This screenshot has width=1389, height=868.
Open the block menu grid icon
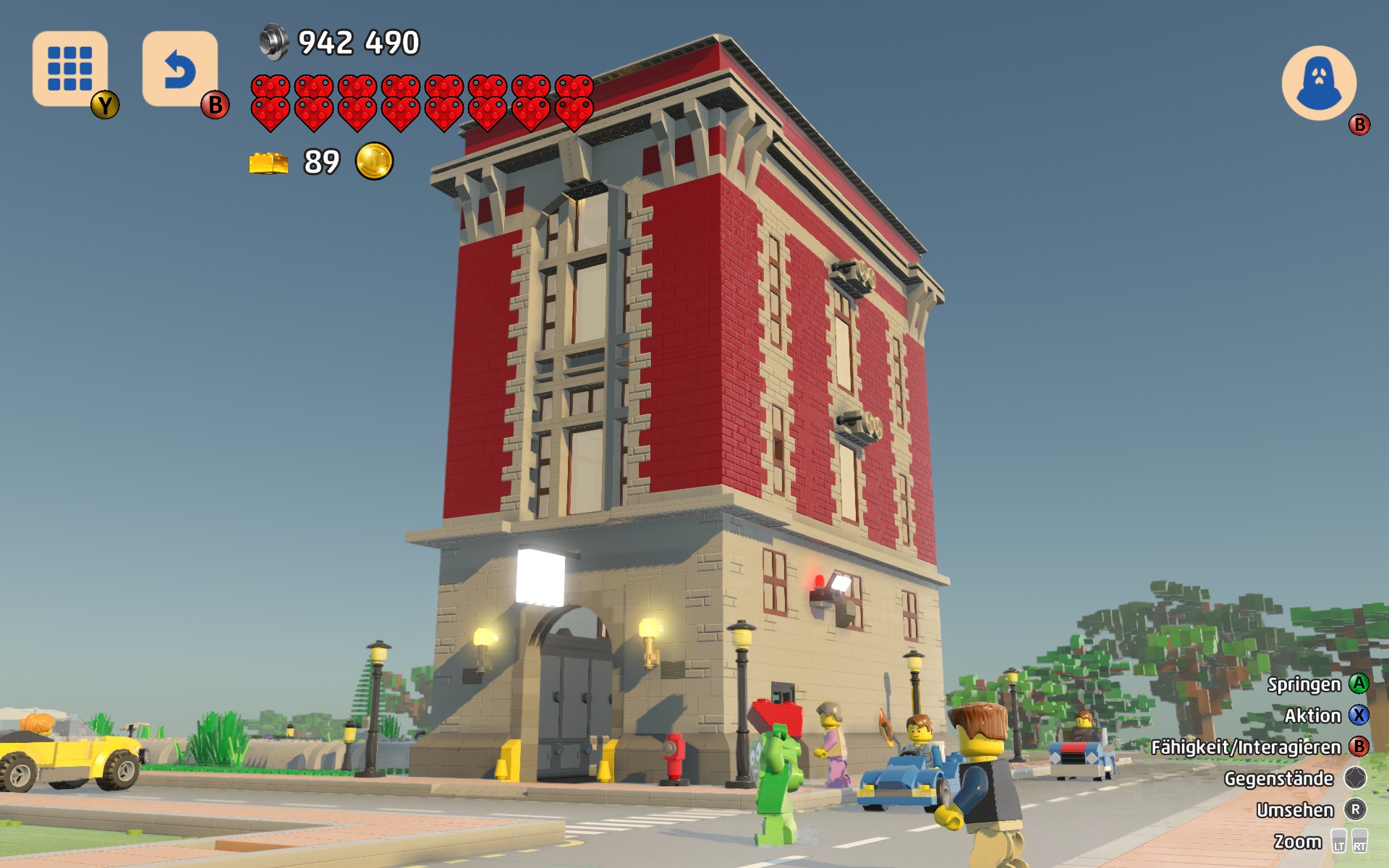tap(70, 69)
